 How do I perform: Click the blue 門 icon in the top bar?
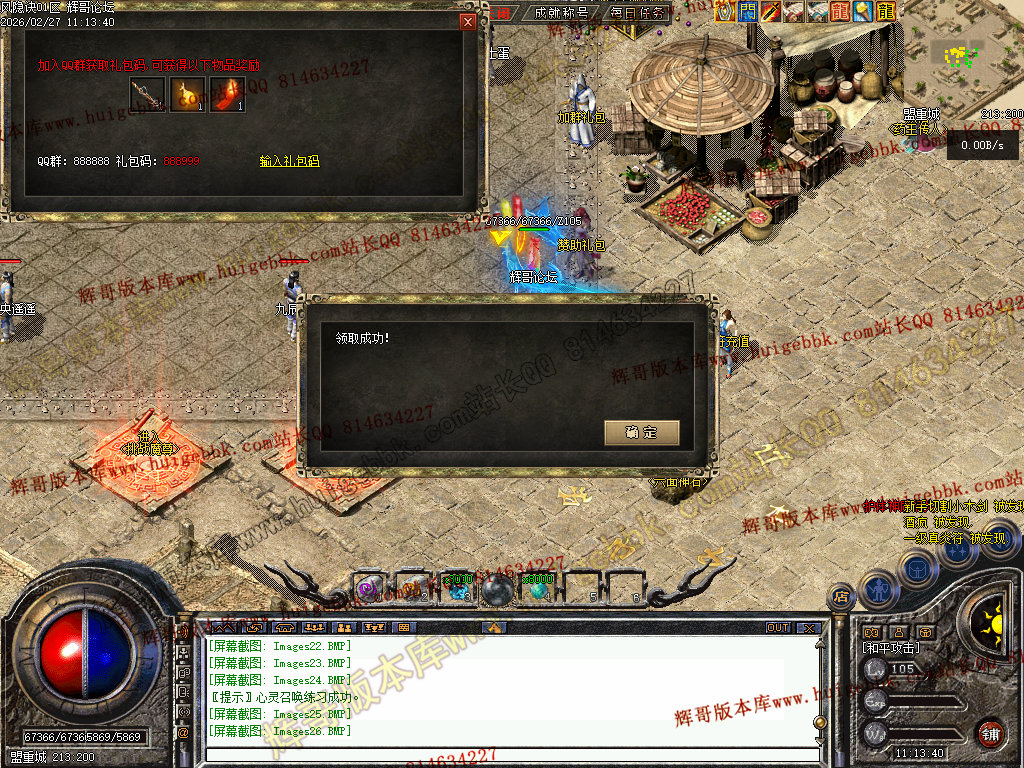(747, 12)
